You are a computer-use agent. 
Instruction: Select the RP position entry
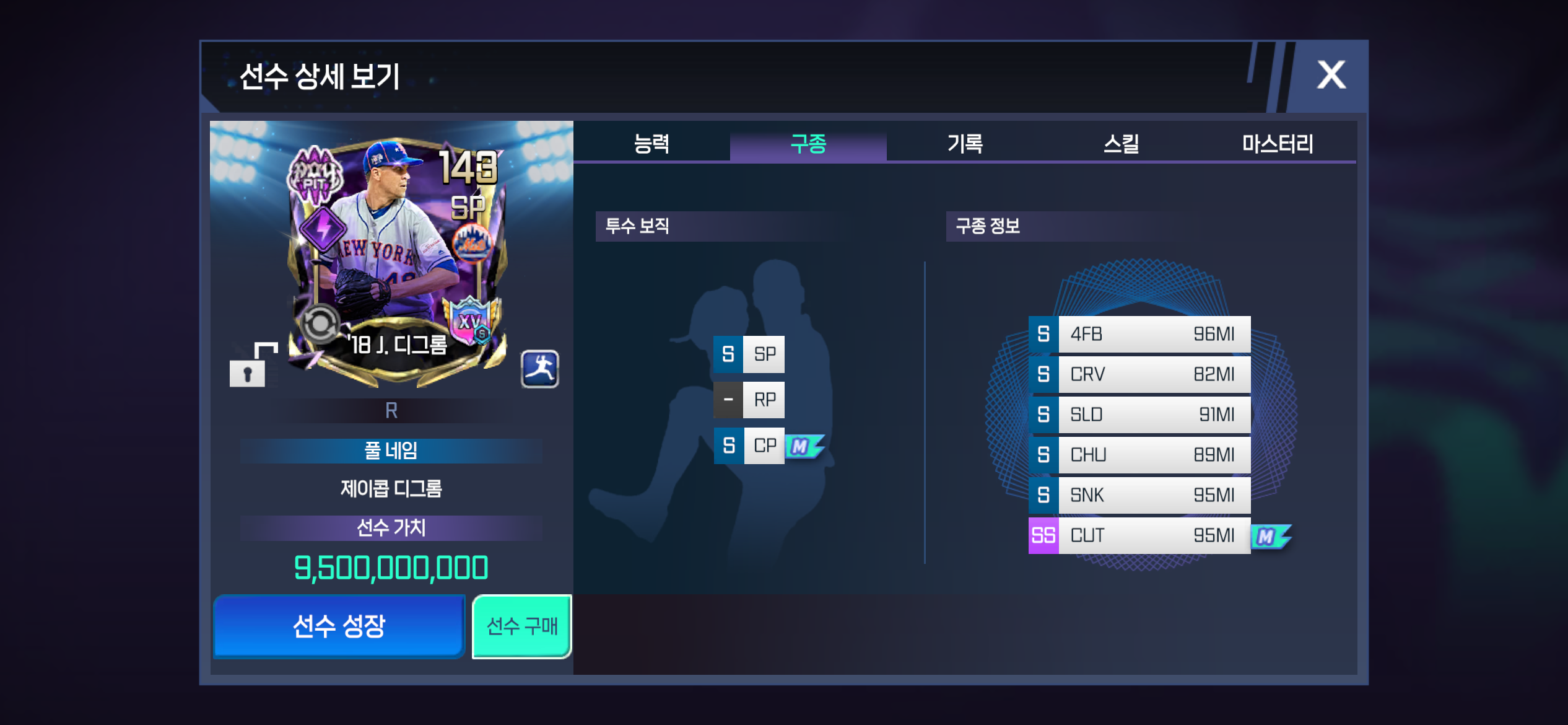click(x=749, y=400)
